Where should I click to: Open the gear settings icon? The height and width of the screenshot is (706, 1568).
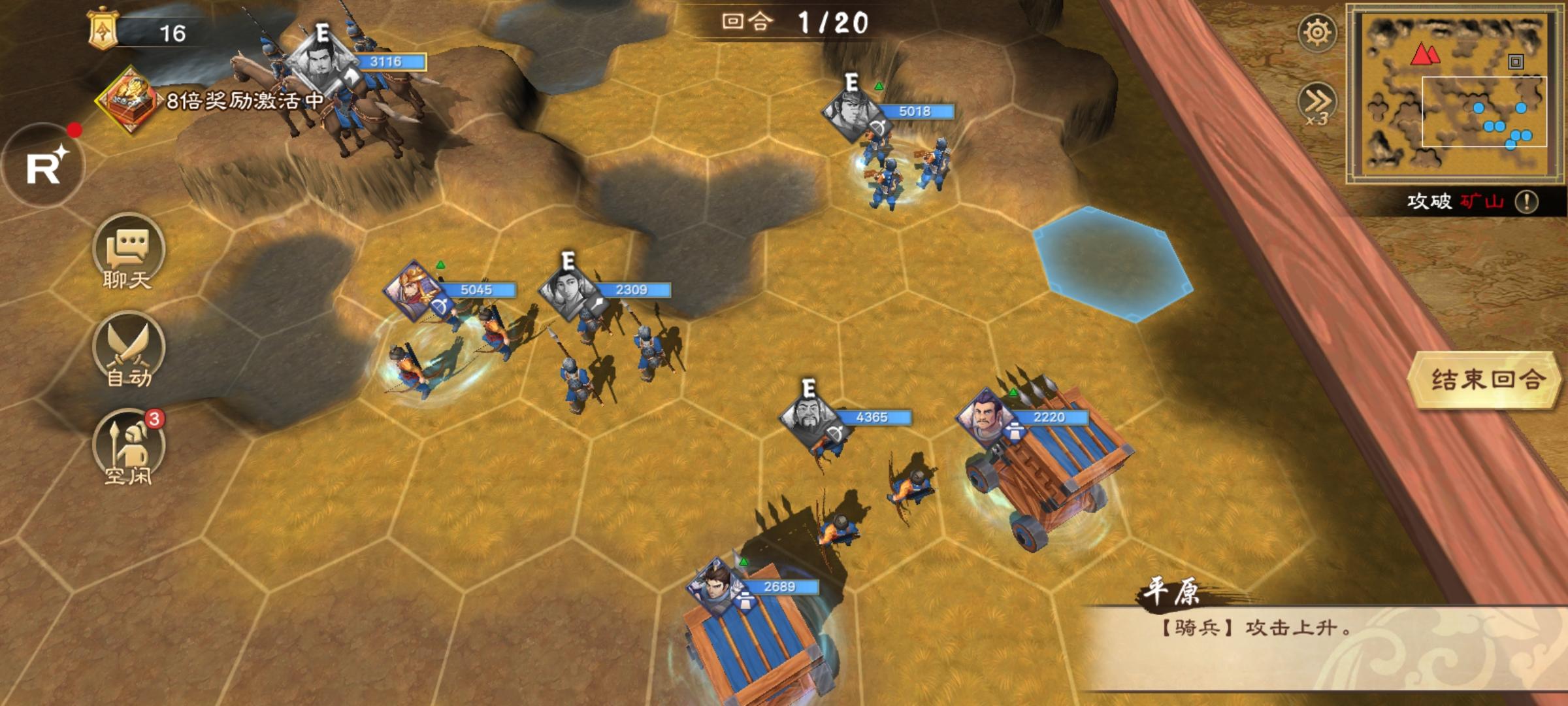point(1316,33)
